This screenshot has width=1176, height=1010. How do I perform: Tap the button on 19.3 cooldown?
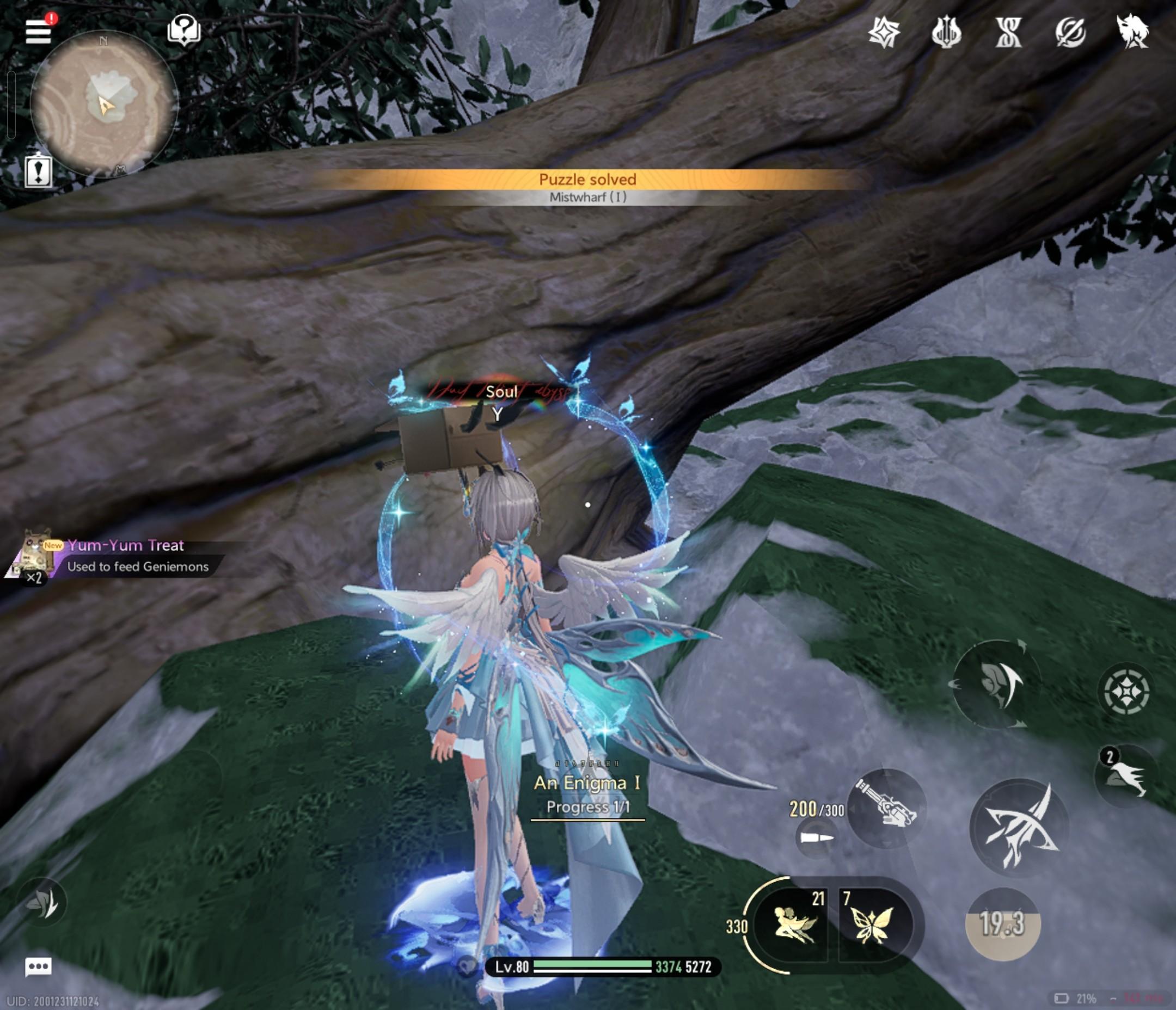(1002, 924)
